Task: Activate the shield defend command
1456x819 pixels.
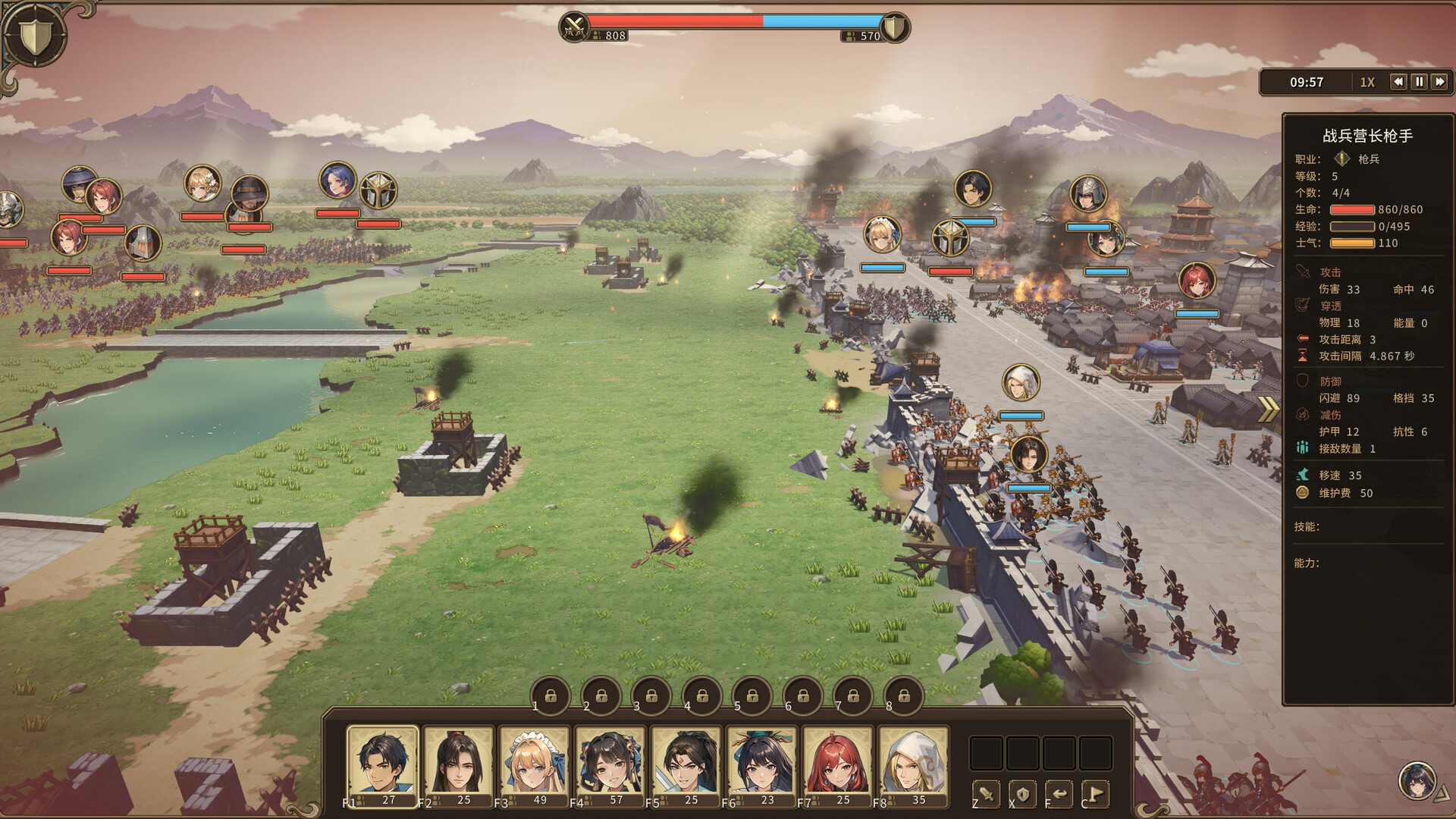Action: pos(1022,794)
